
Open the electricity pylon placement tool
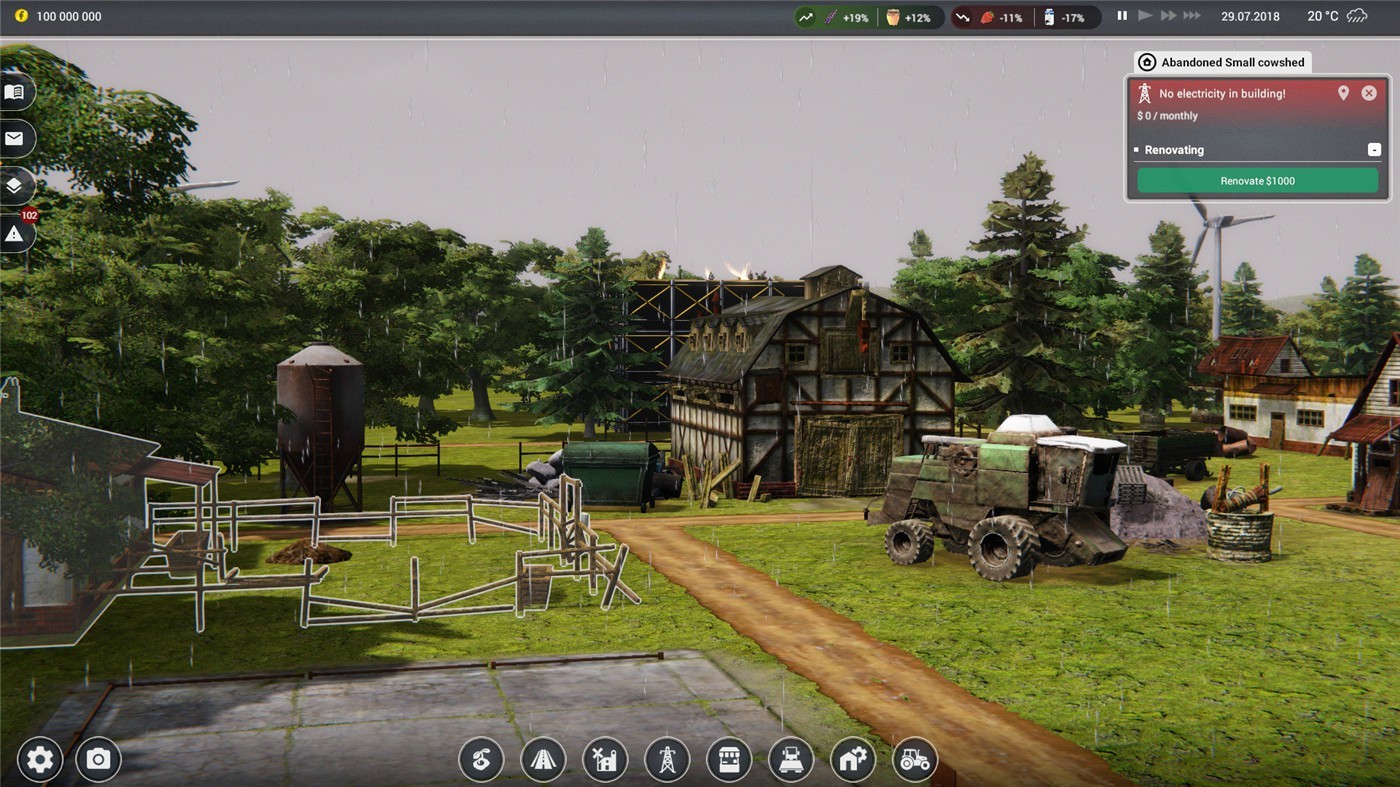(x=667, y=760)
